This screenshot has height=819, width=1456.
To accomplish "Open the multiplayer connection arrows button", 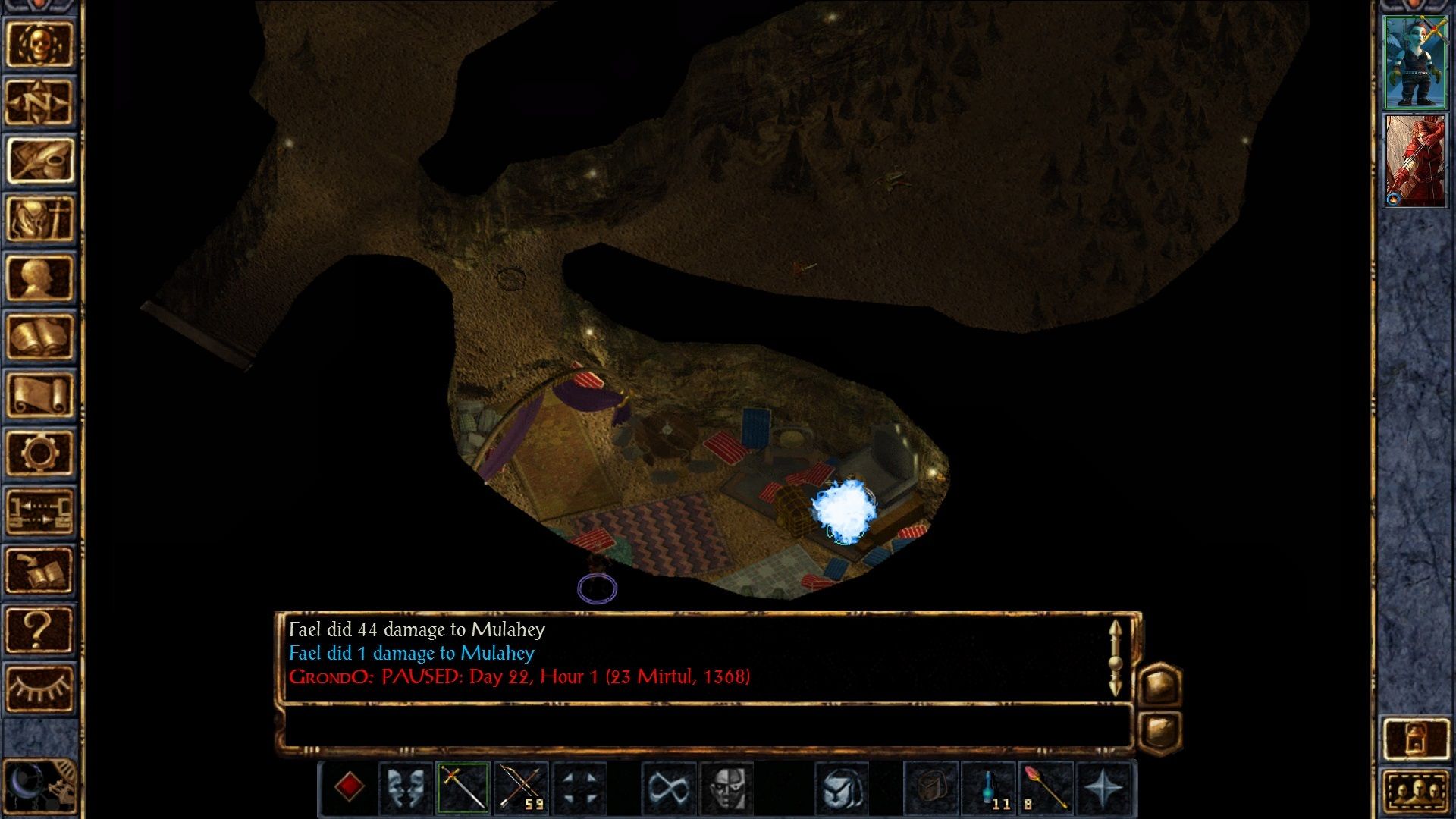I will click(39, 512).
